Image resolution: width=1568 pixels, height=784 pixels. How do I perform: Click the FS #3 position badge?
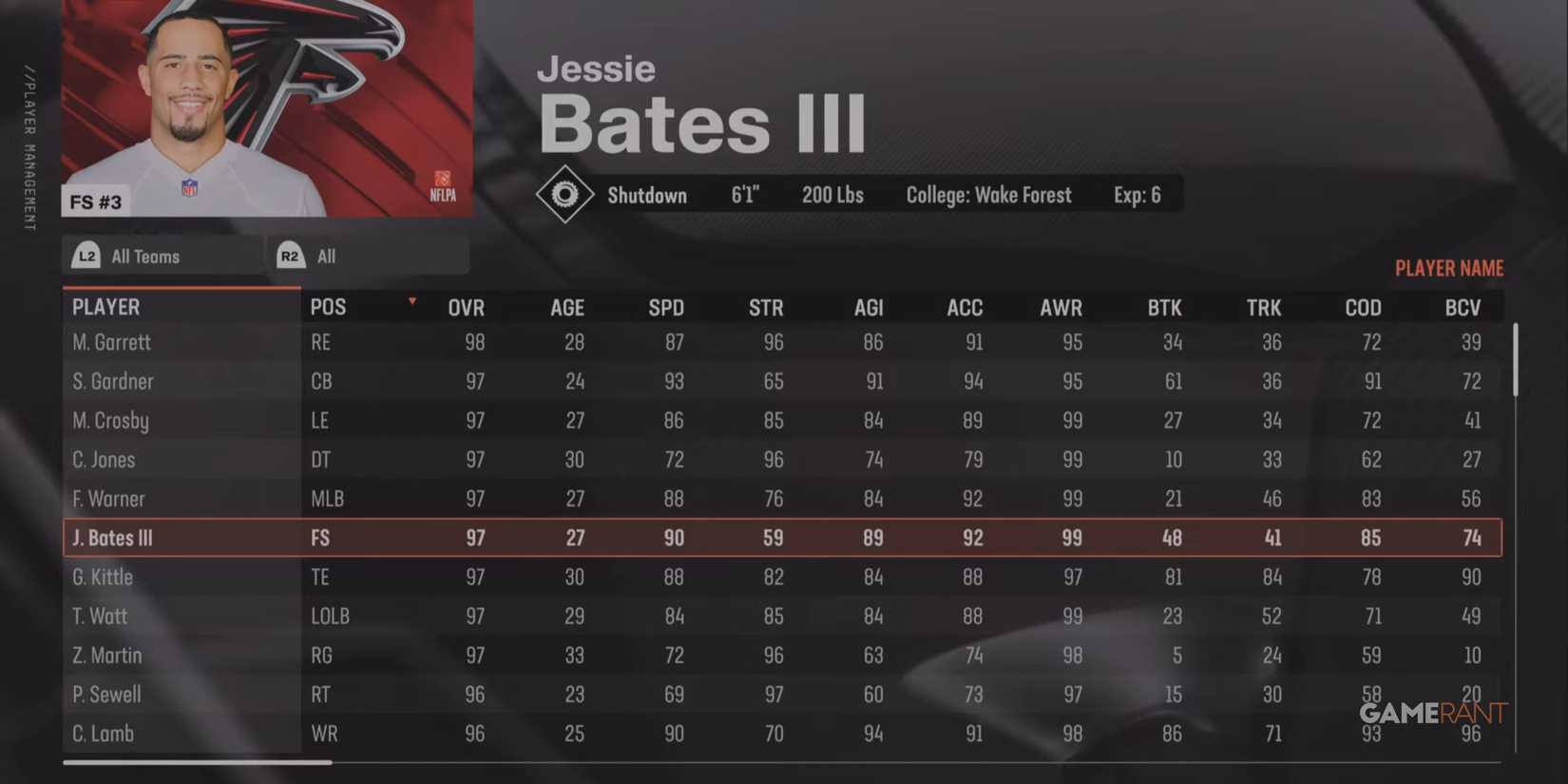pyautogui.click(x=95, y=202)
